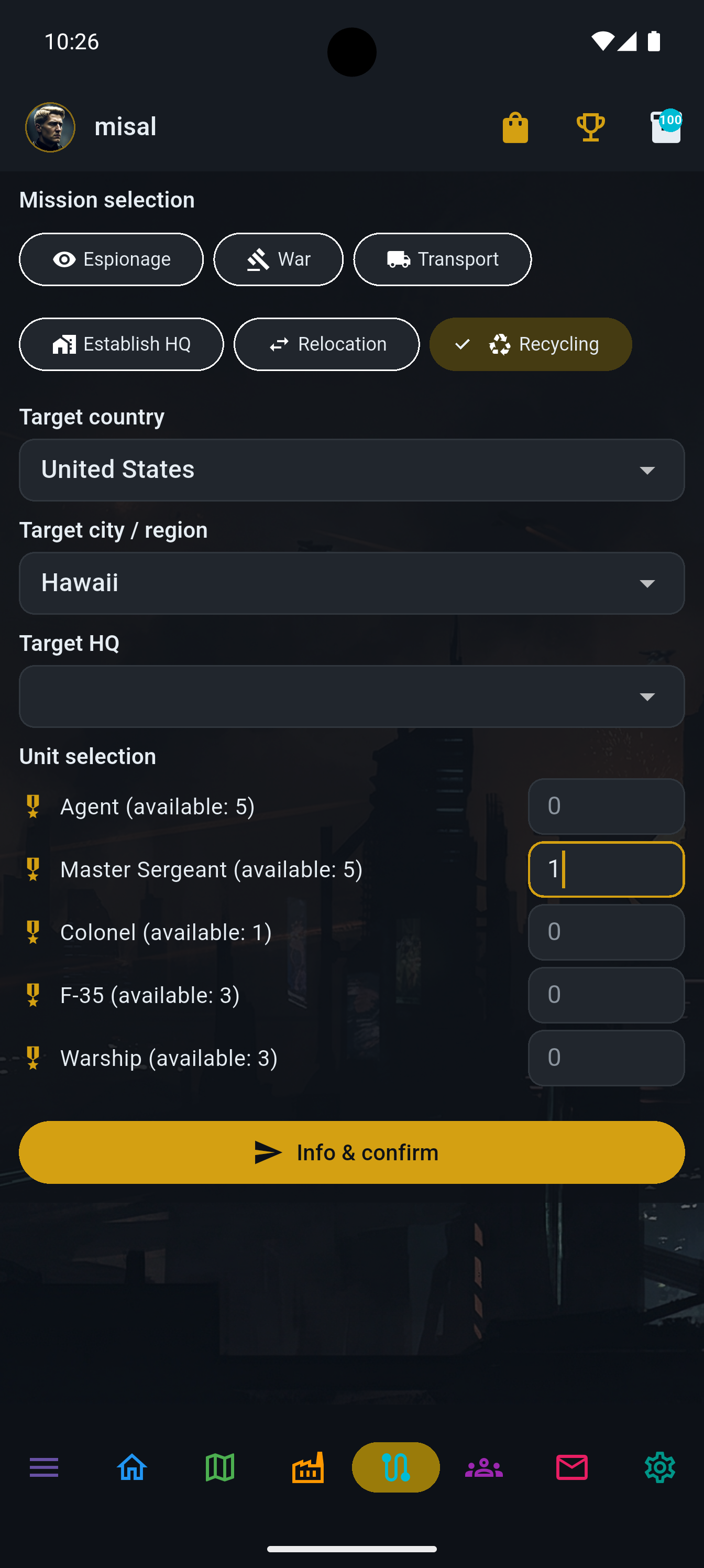Select the War mission type

pos(278,259)
